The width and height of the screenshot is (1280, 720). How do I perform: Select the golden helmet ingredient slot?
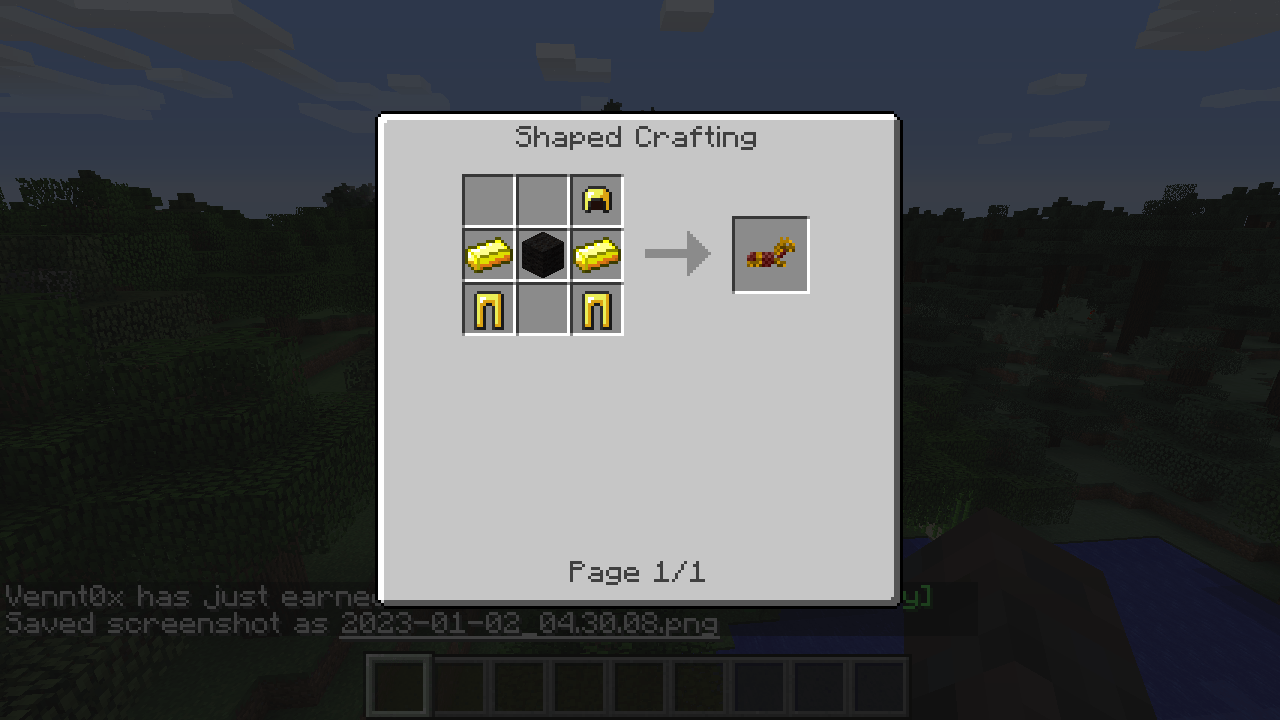pyautogui.click(x=597, y=199)
